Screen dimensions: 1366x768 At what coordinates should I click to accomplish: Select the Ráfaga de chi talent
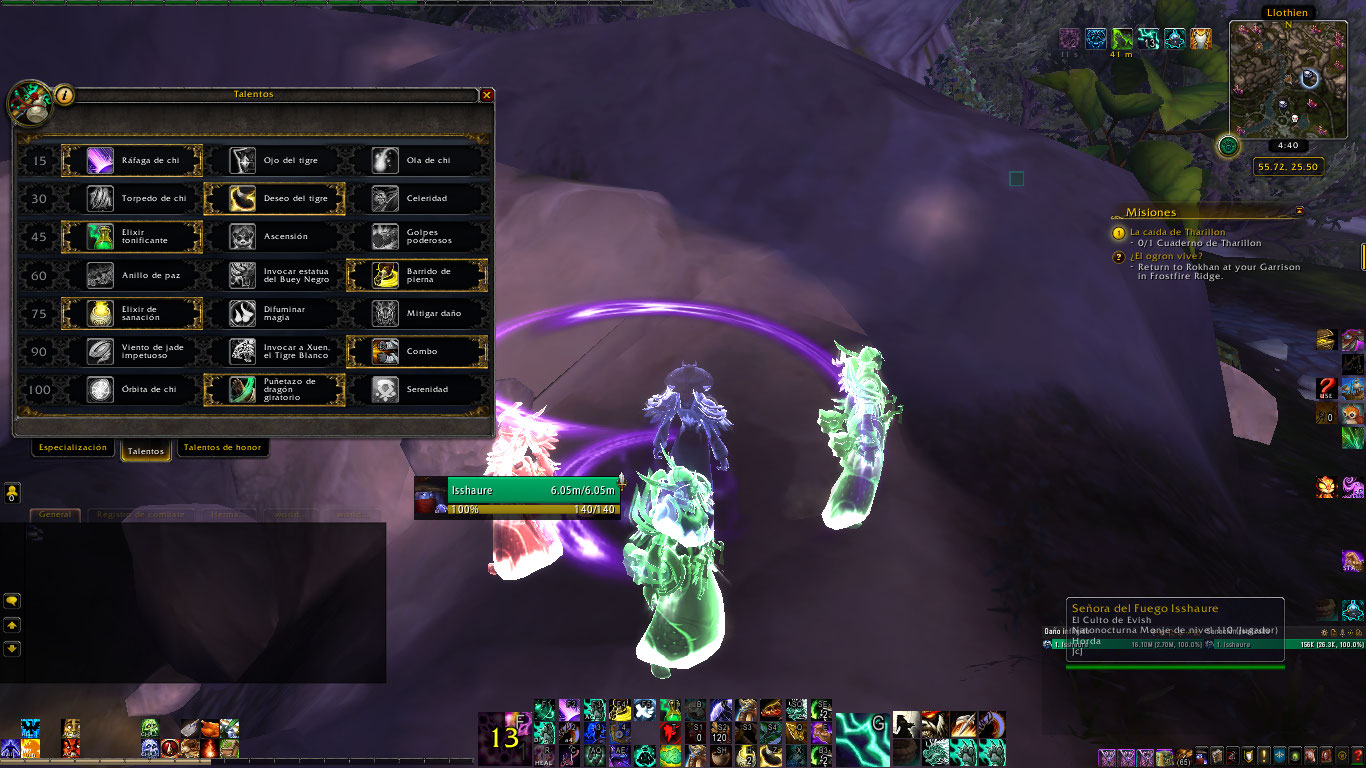click(x=132, y=161)
